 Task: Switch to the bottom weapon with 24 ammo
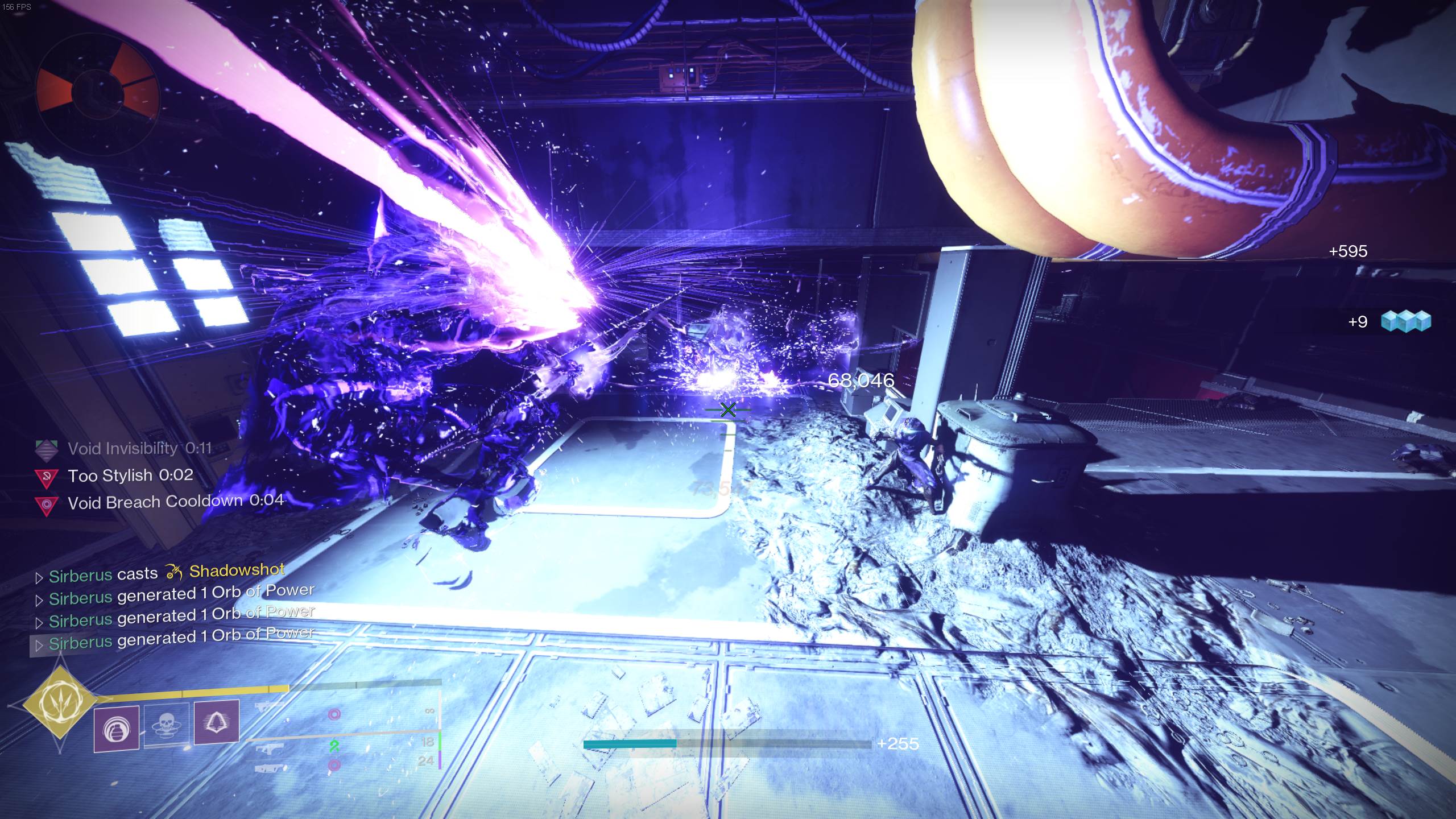266,768
